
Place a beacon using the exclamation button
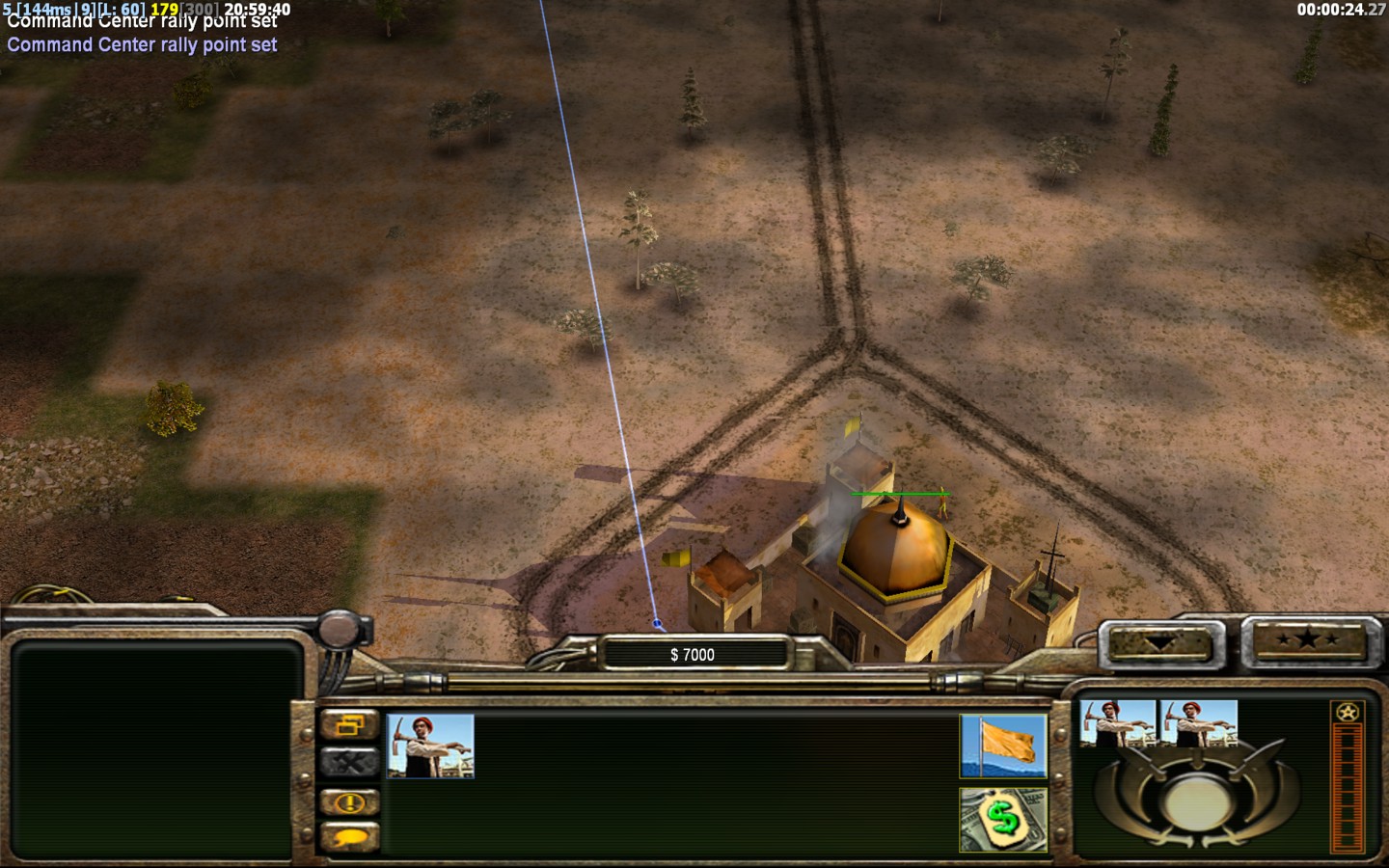349,801
